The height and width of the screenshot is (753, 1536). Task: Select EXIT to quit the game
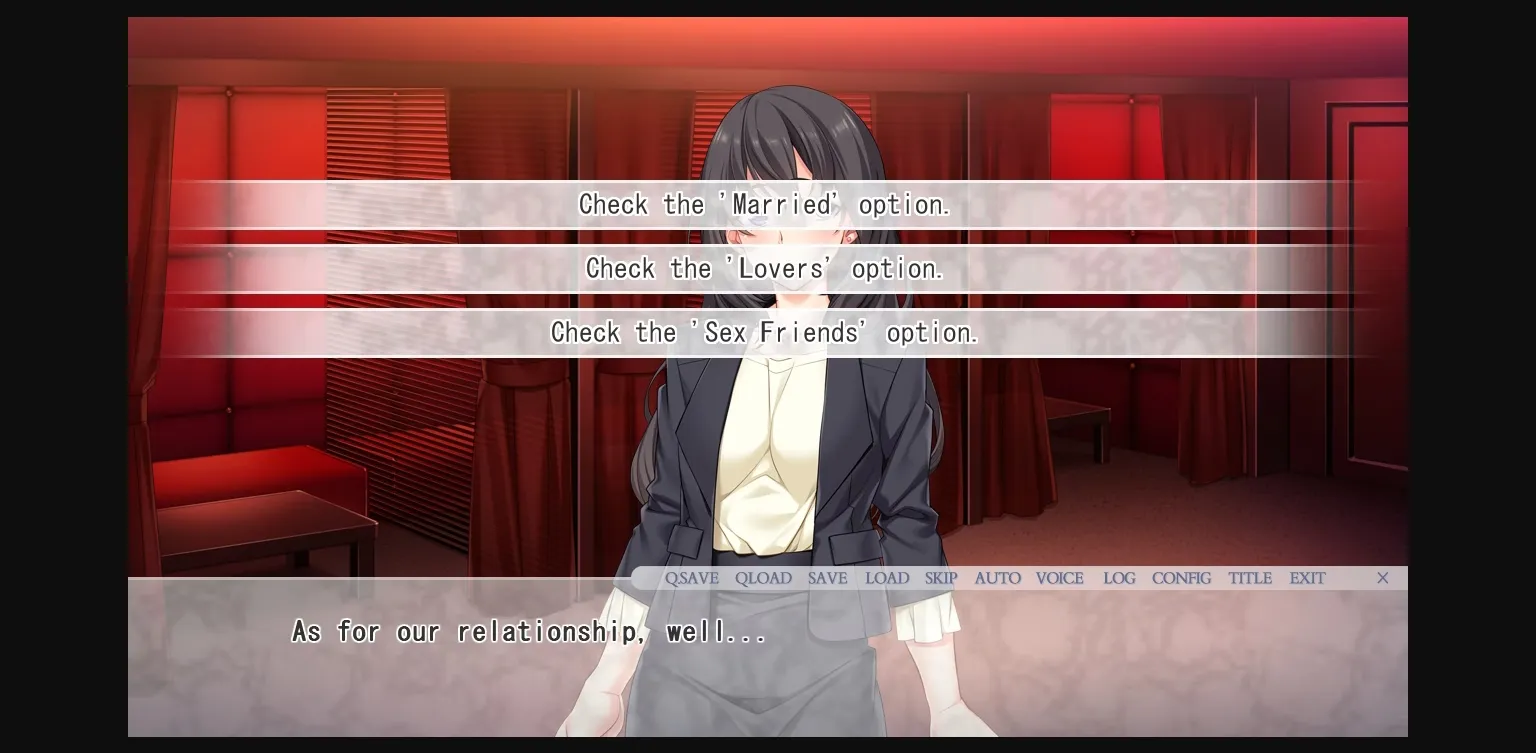(1307, 578)
